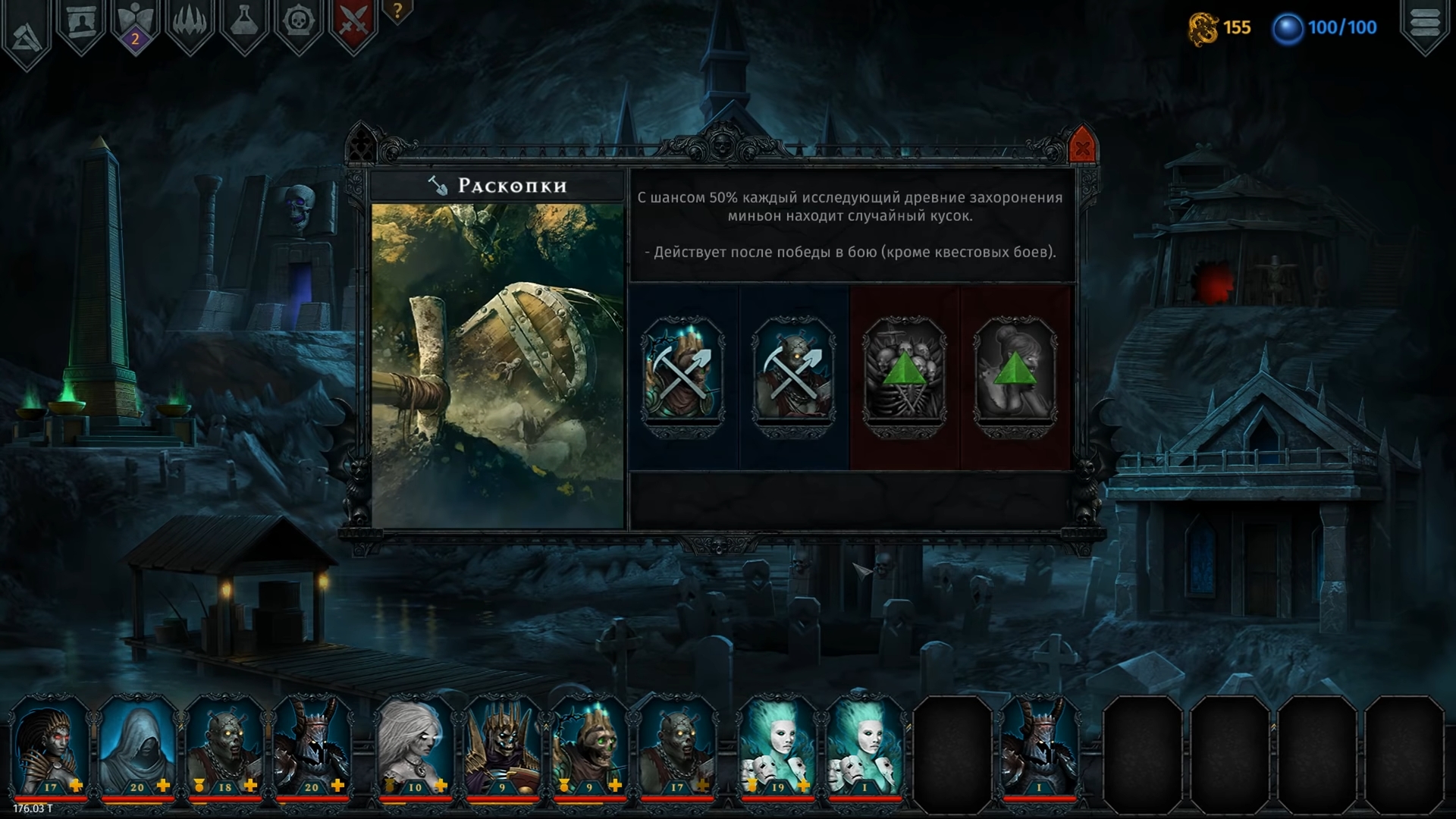
Task: Open the hamburger main menu
Action: pos(1425,24)
